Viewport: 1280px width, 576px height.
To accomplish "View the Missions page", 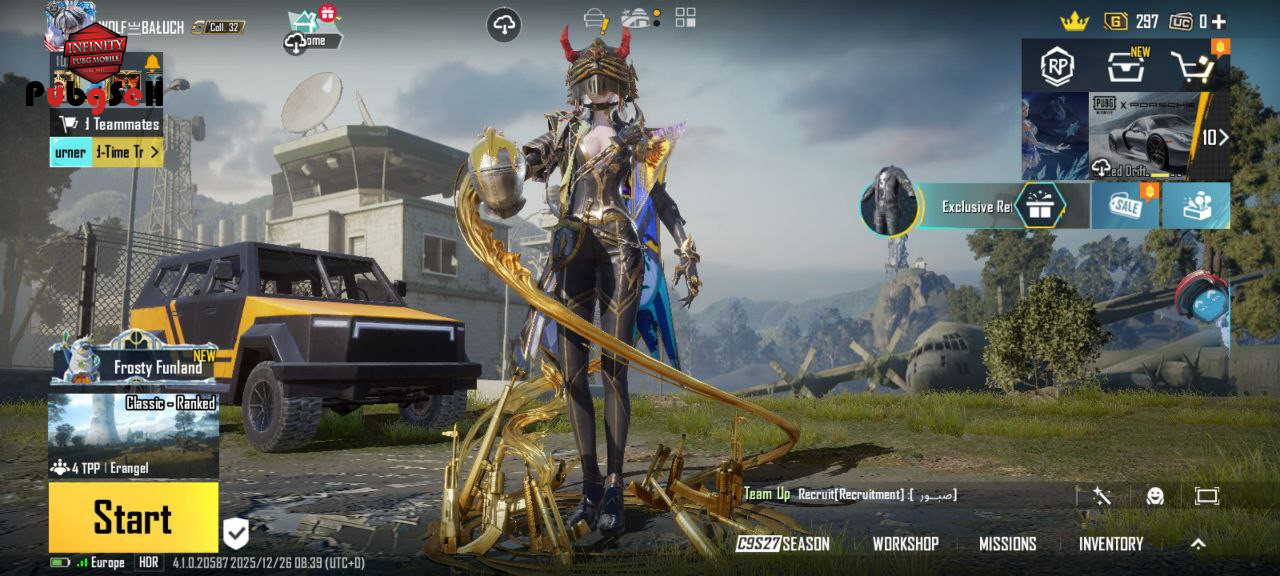I will (x=1007, y=544).
